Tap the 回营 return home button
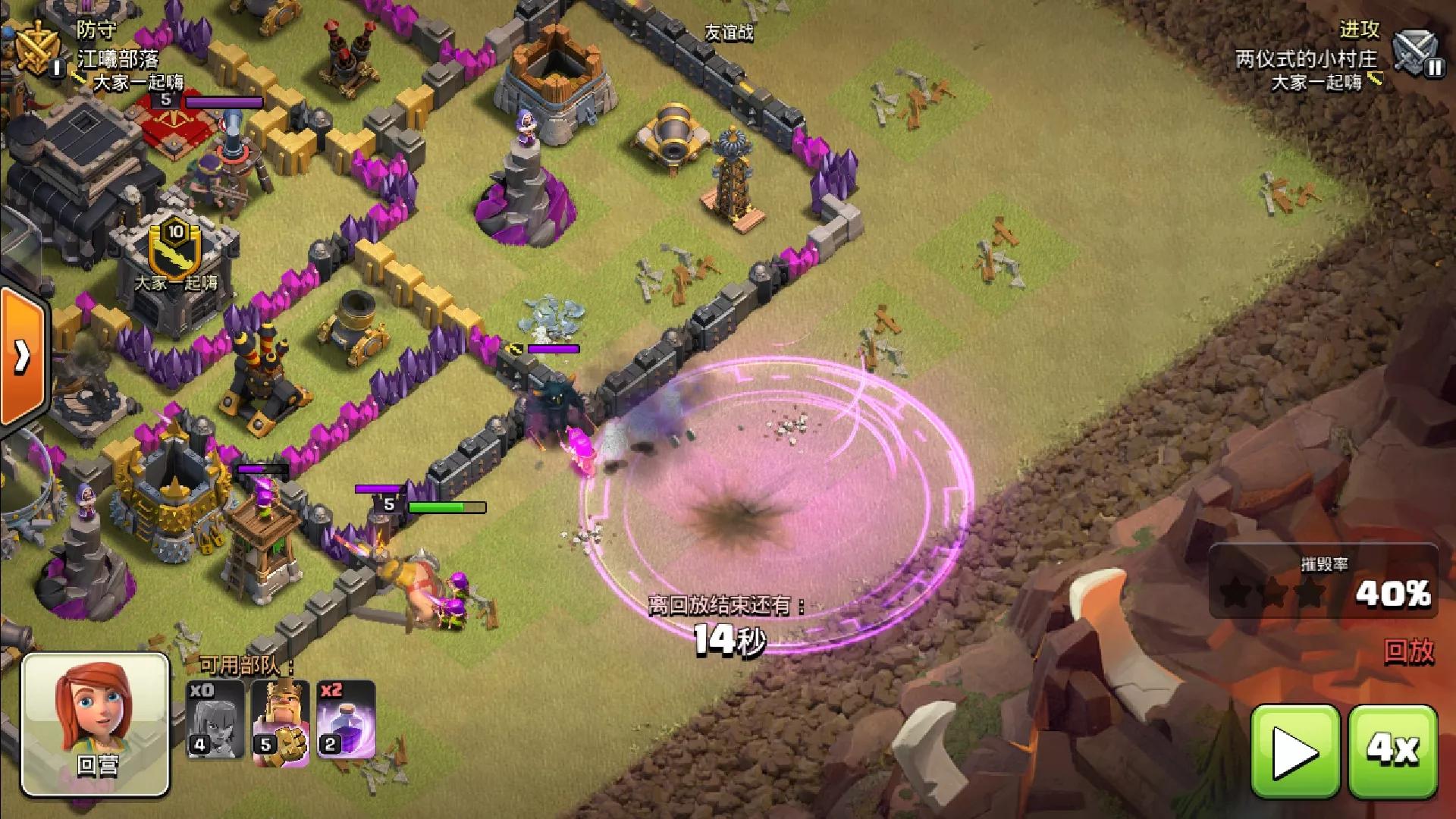The image size is (1456, 819). [x=96, y=724]
